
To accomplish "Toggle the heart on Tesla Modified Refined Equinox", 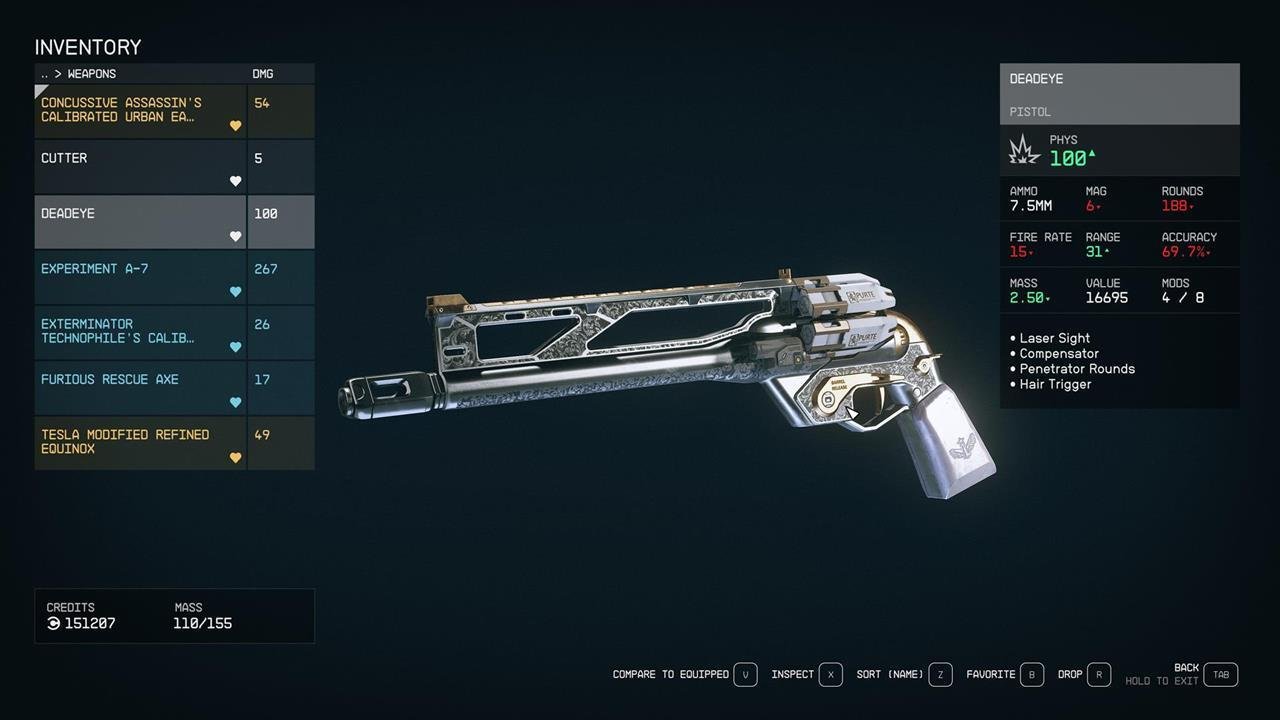I will [x=235, y=457].
